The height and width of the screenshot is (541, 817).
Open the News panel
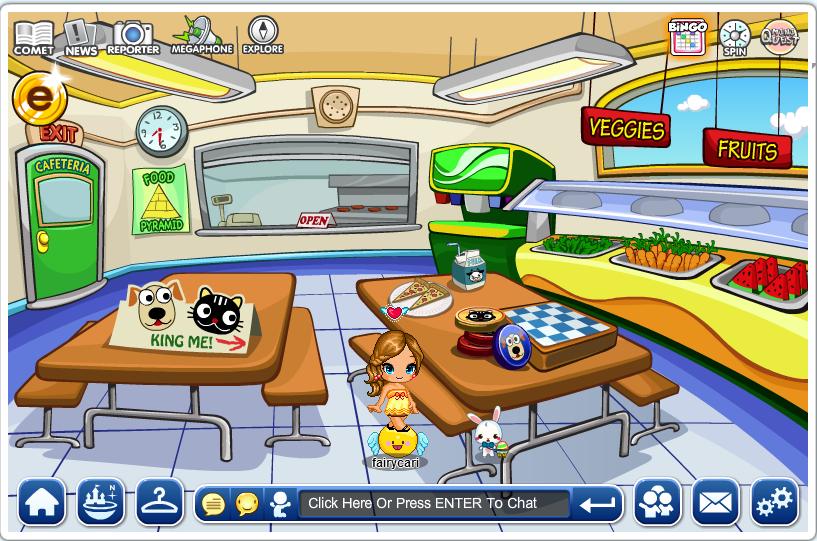coord(80,37)
